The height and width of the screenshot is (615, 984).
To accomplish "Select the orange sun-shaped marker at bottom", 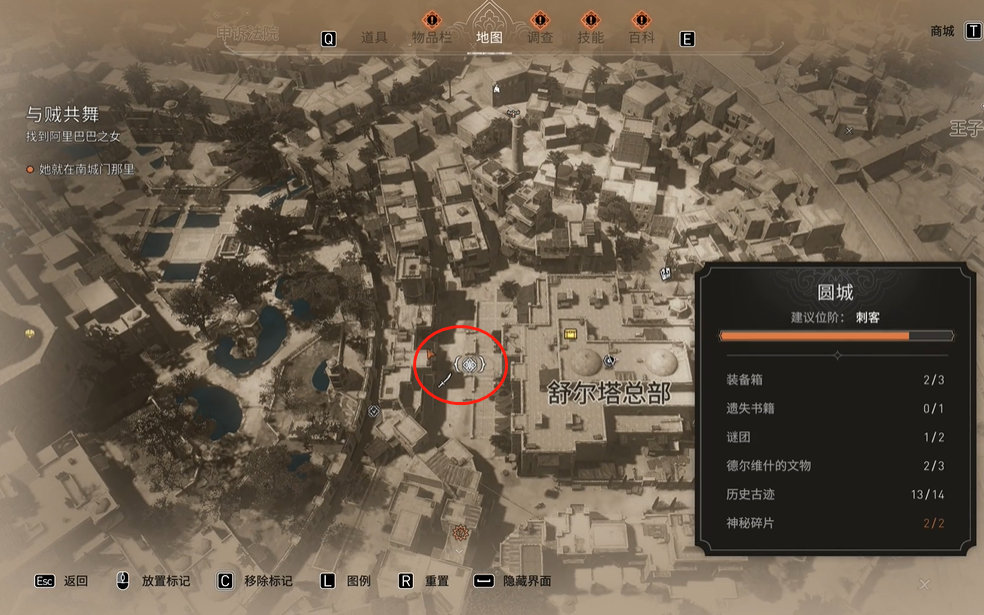I will pyautogui.click(x=460, y=532).
